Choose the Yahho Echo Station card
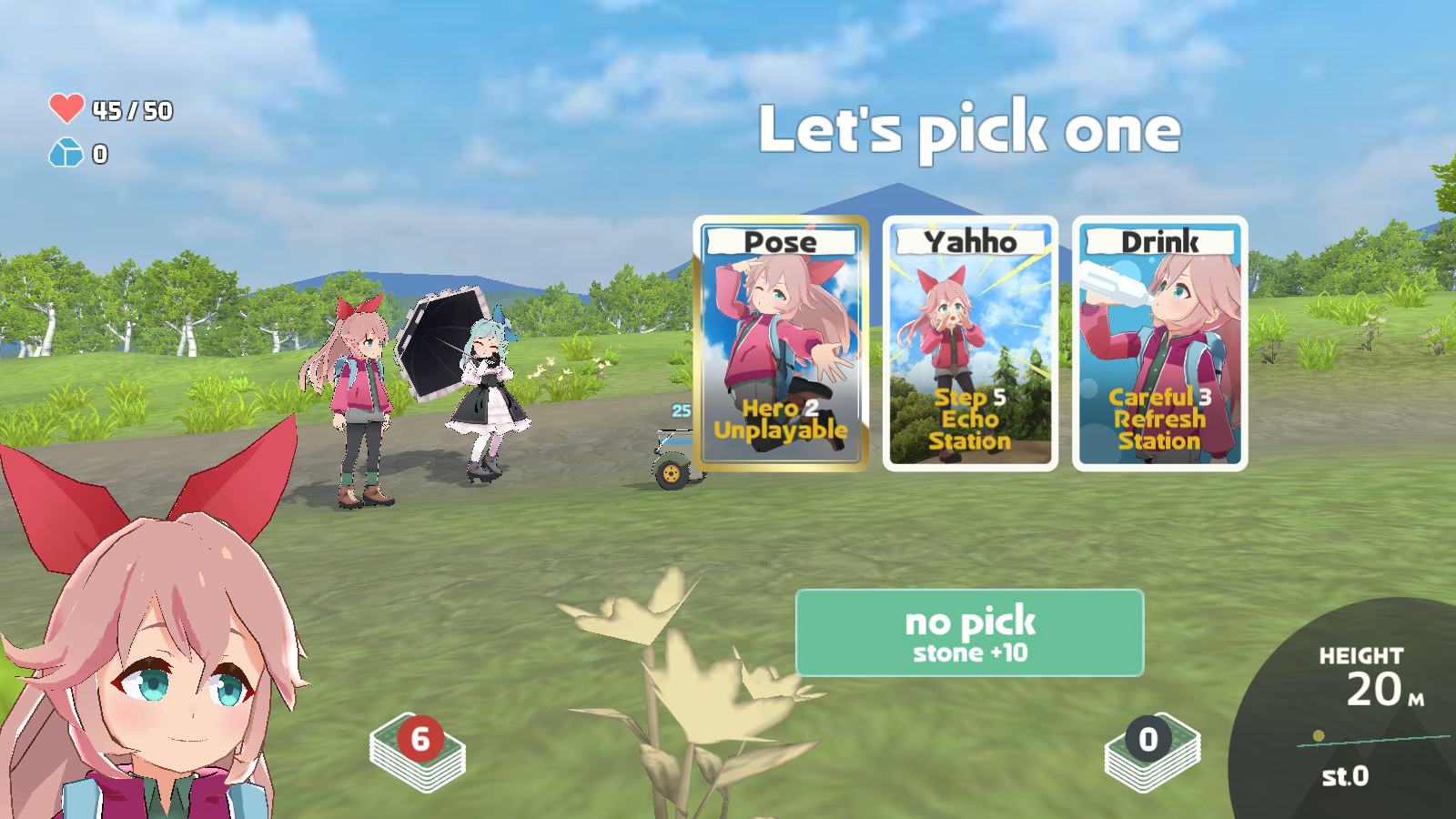The height and width of the screenshot is (819, 1456). 970,344
